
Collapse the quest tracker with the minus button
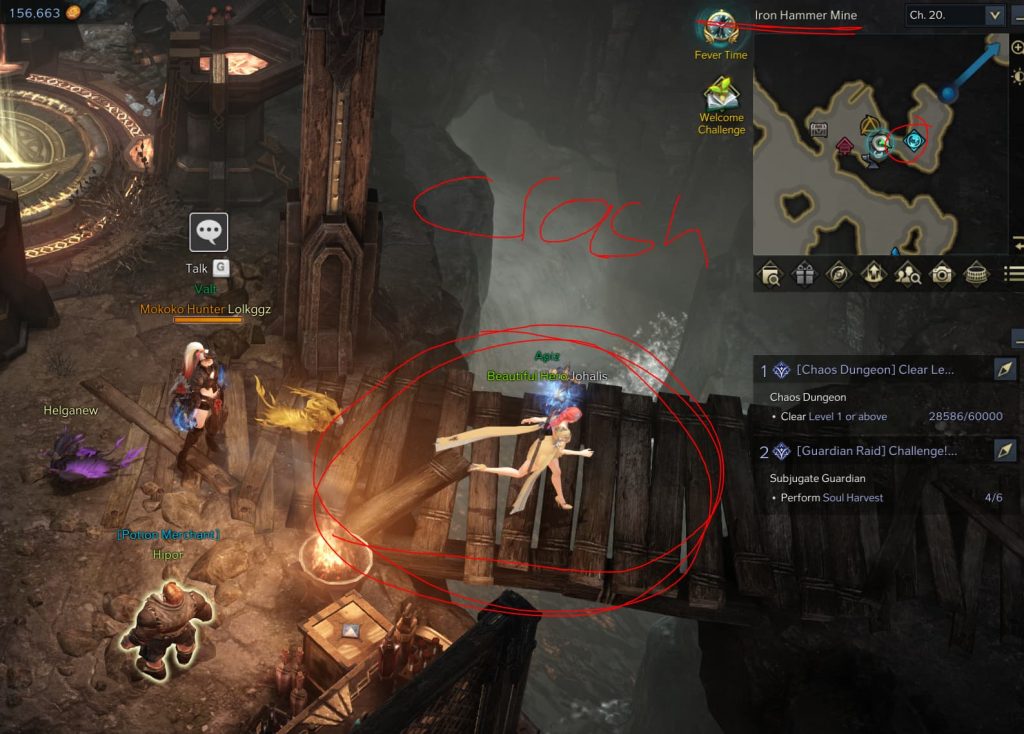pos(1017,338)
